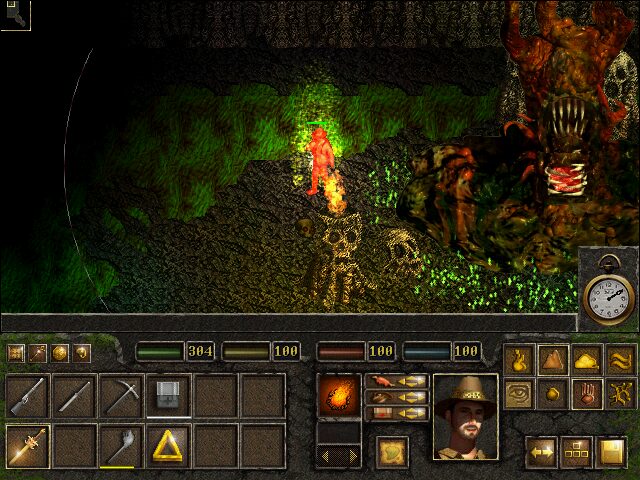Open the minimap in the corner
Screen dimensions: 640x480
pyautogui.click(x=14, y=14)
